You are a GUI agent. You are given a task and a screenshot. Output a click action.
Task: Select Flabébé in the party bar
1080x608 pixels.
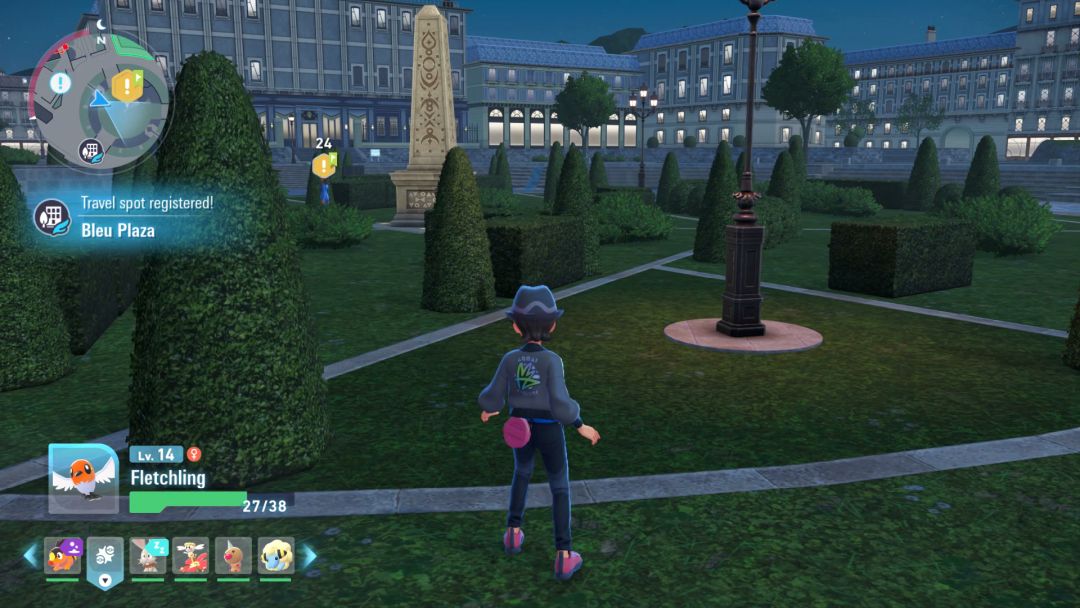point(190,556)
